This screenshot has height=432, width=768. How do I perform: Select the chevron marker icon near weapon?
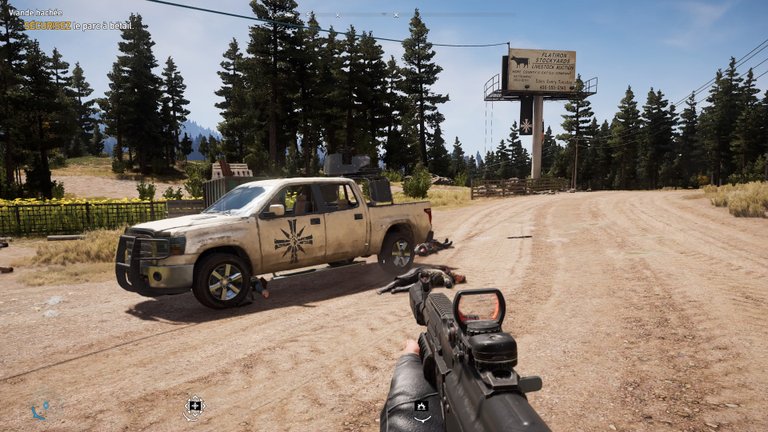[x=422, y=406]
